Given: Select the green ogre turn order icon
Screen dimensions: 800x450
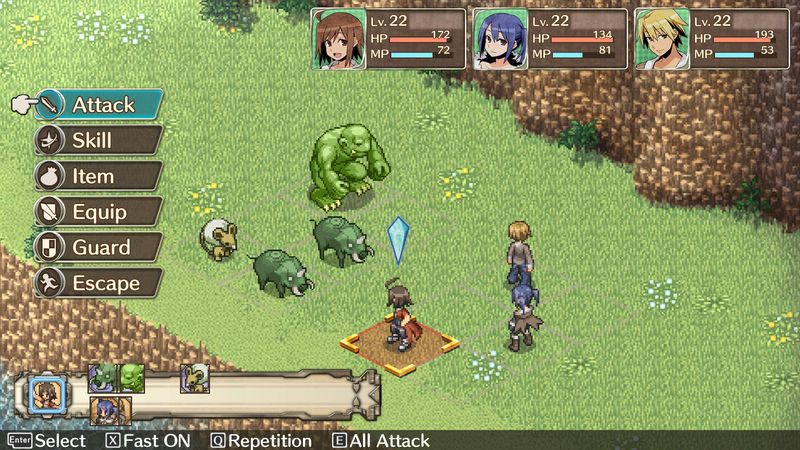Looking at the screenshot, I should [132, 377].
